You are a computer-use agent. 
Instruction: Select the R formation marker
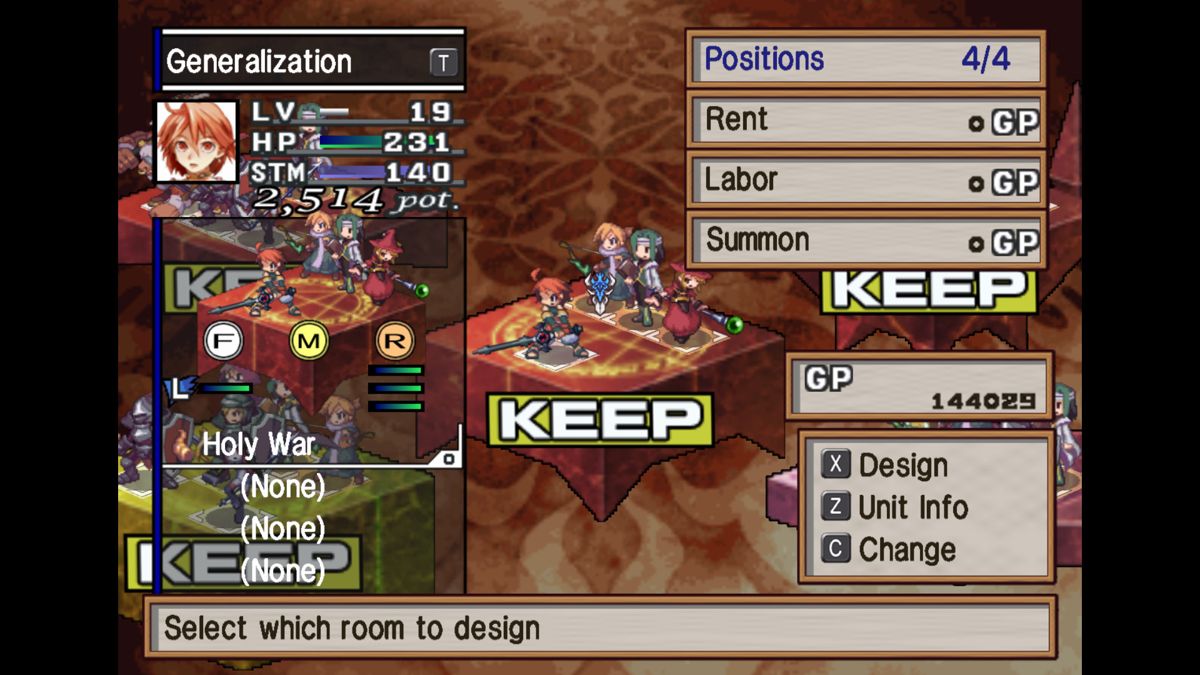click(395, 341)
